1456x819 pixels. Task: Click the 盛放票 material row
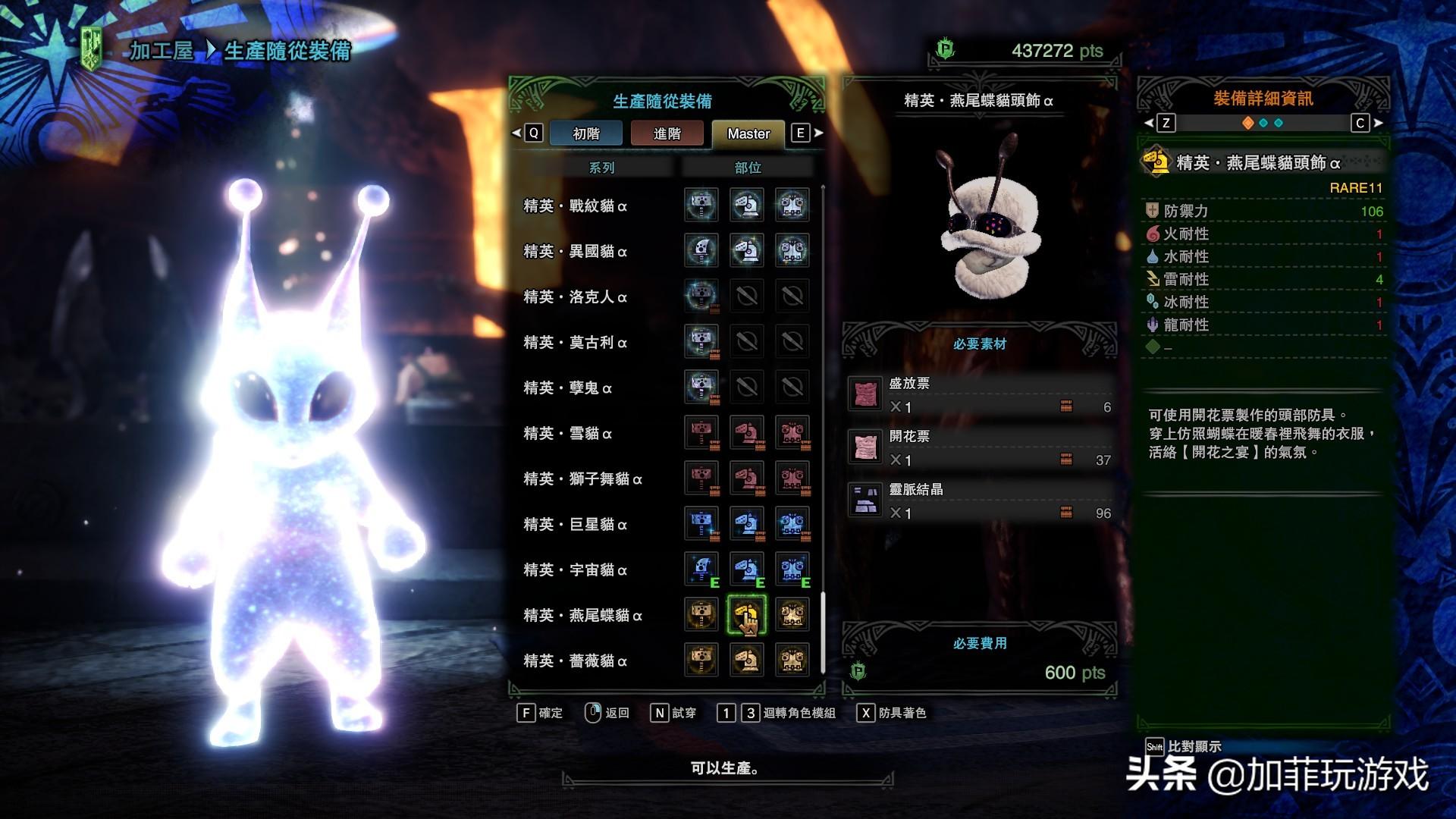click(x=980, y=395)
